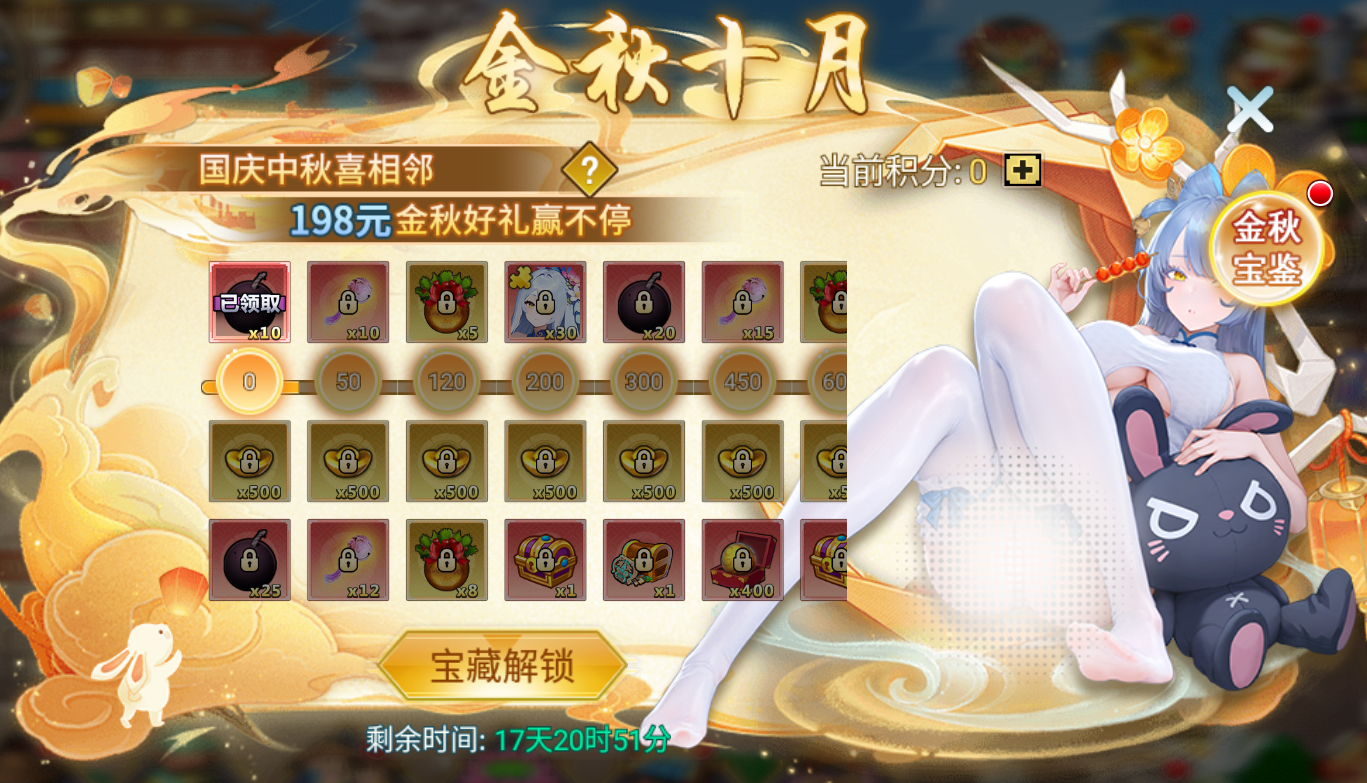1367x783 pixels.
Task: Open the locked x1 treasure chest reward
Action: pyautogui.click(x=546, y=560)
